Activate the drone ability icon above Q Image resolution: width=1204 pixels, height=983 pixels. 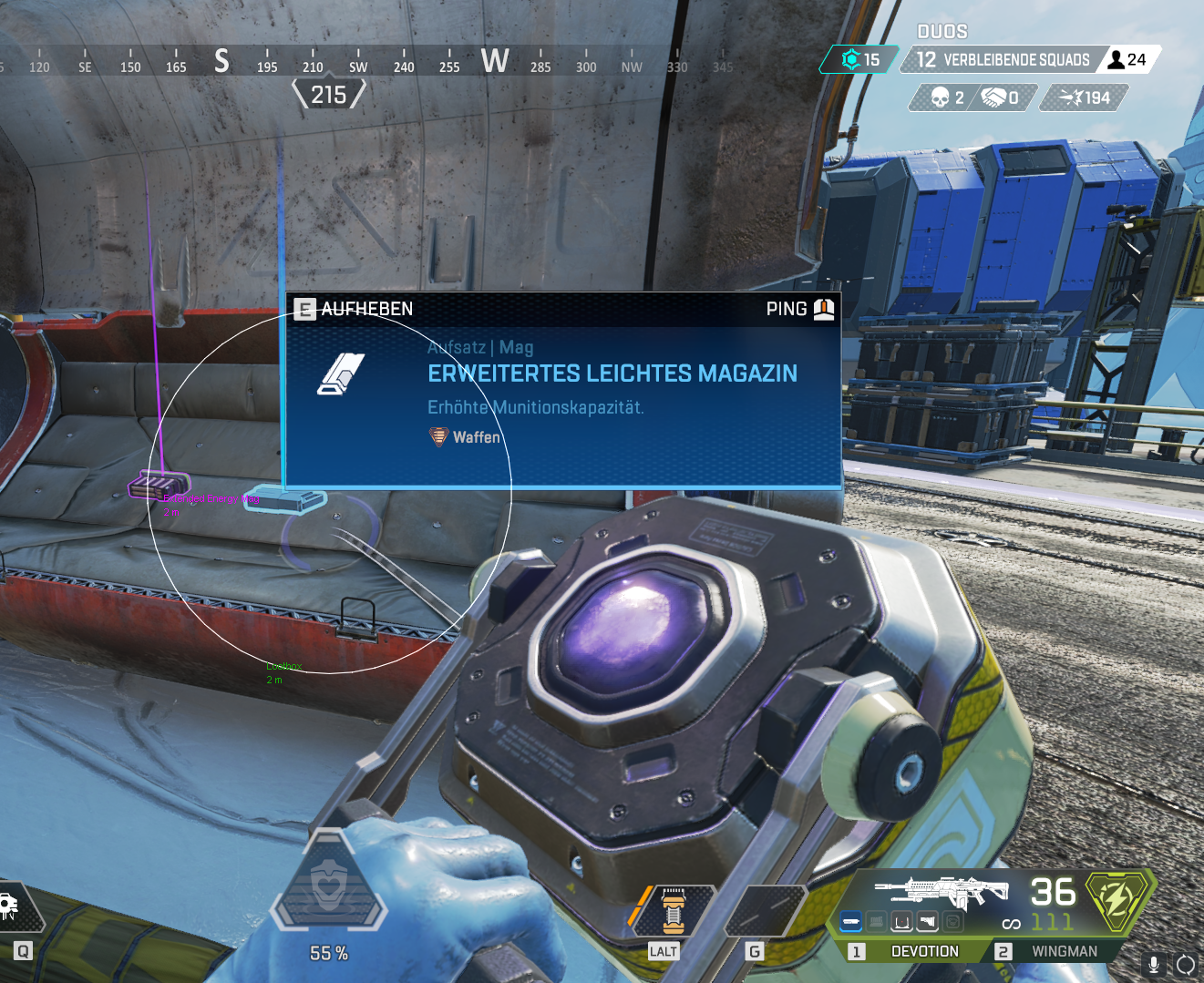click(11, 904)
